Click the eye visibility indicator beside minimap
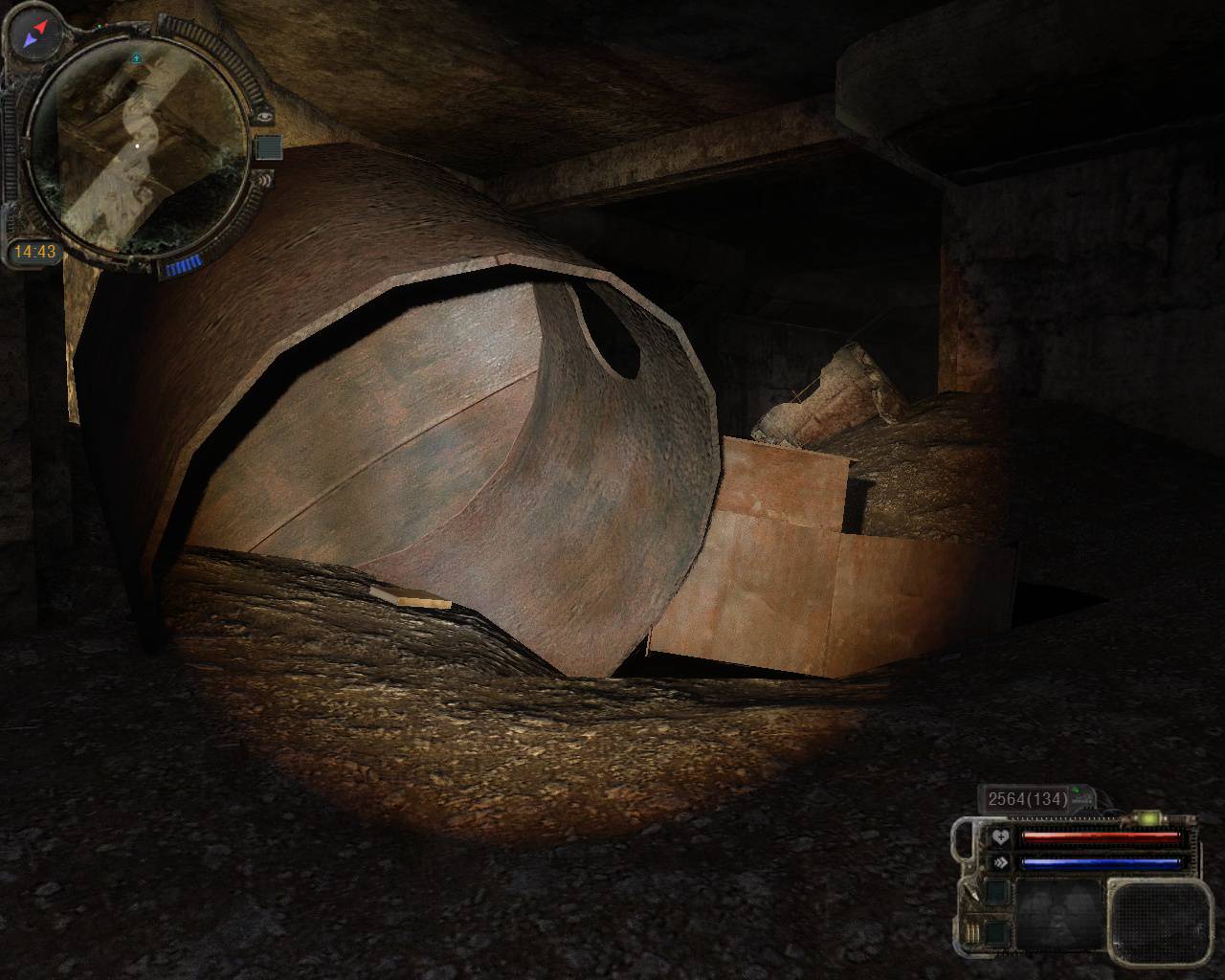 point(265,116)
